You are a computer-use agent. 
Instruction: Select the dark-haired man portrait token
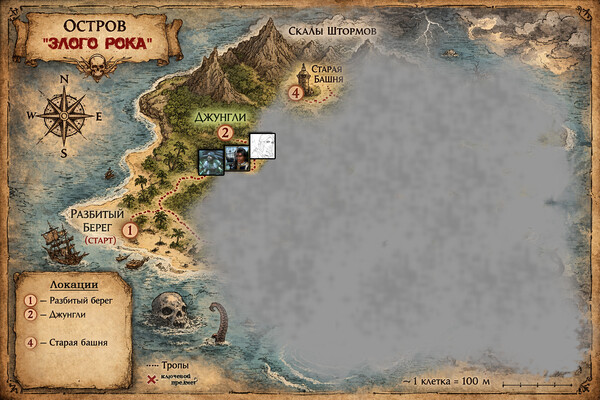tap(236, 158)
